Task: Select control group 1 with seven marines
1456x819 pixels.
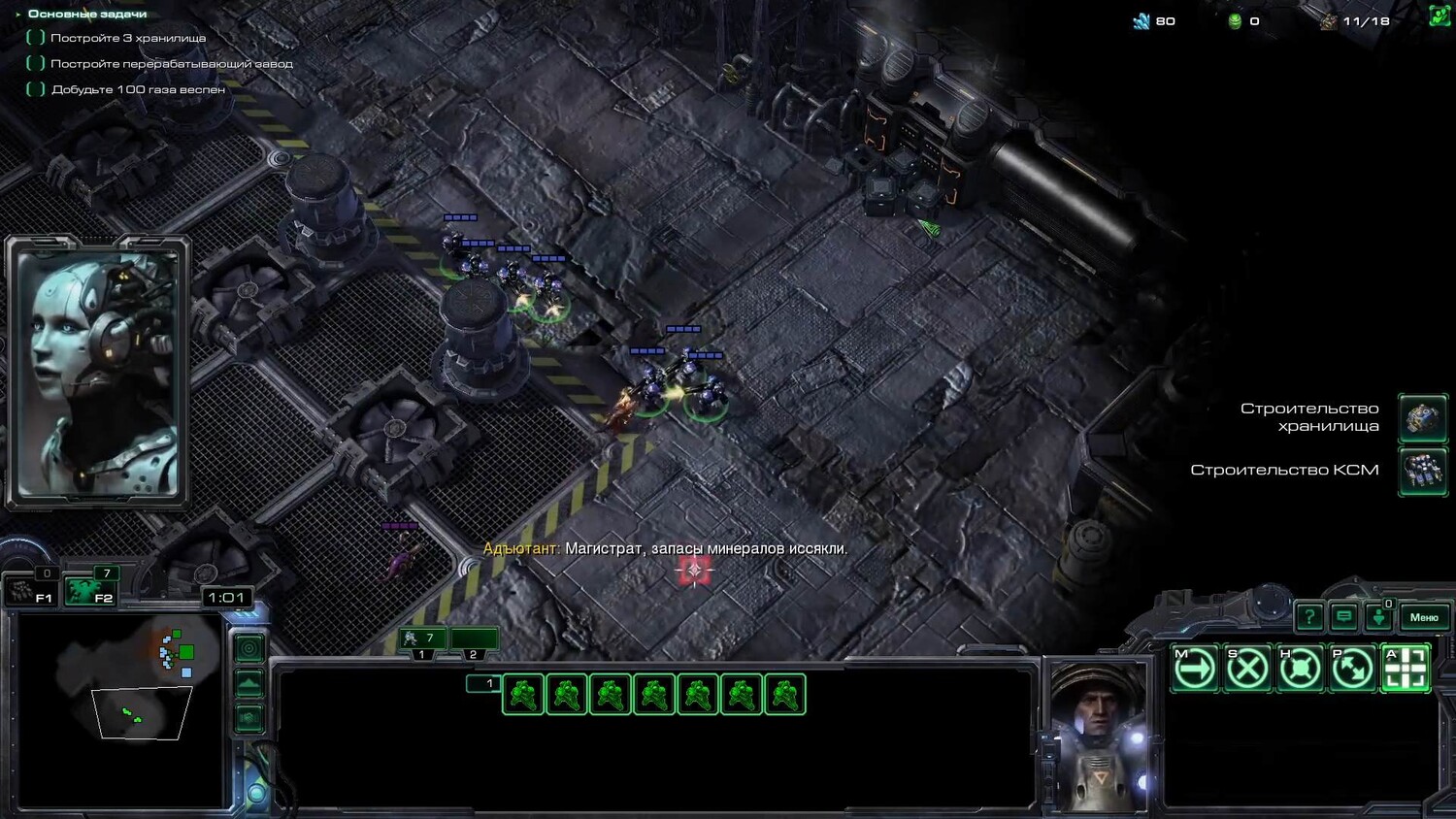Action: tap(421, 639)
